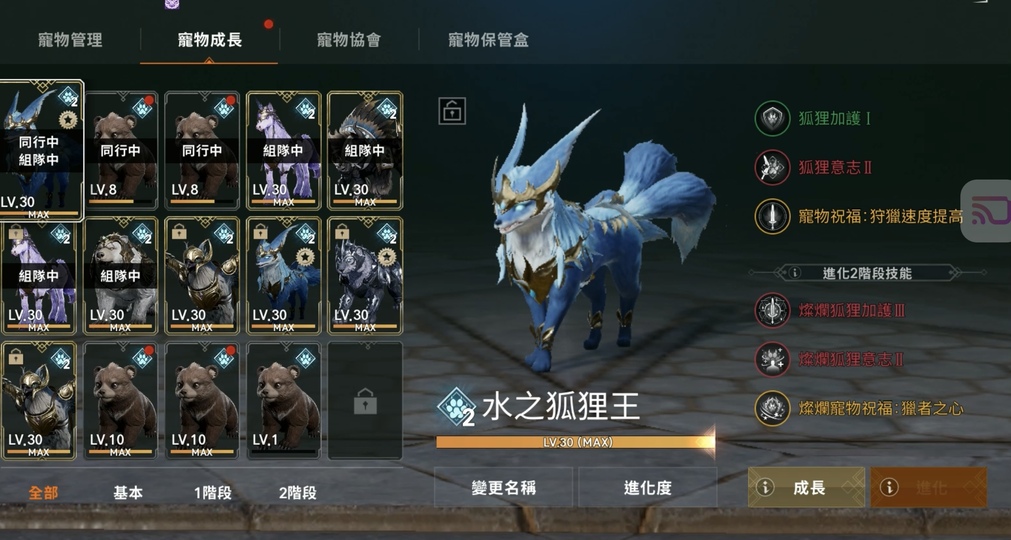This screenshot has height=540, width=1011.
Task: Select the 寵物成長 tab
Action: 210,41
